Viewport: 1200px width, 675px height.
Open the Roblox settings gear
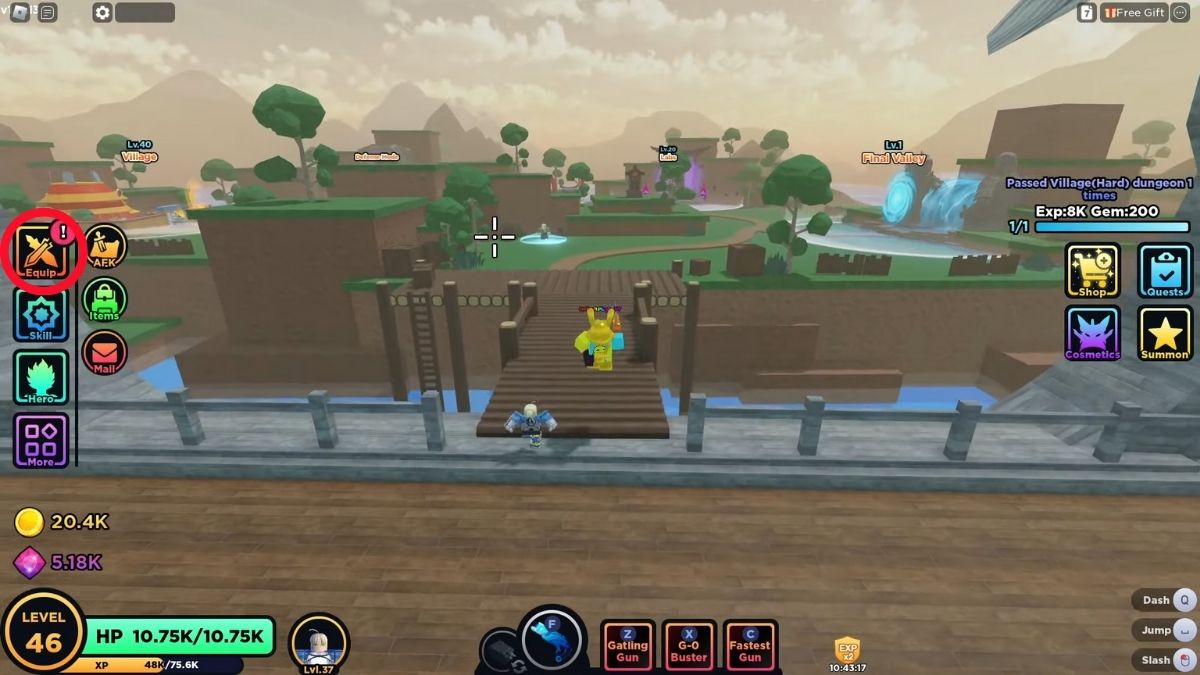(101, 12)
